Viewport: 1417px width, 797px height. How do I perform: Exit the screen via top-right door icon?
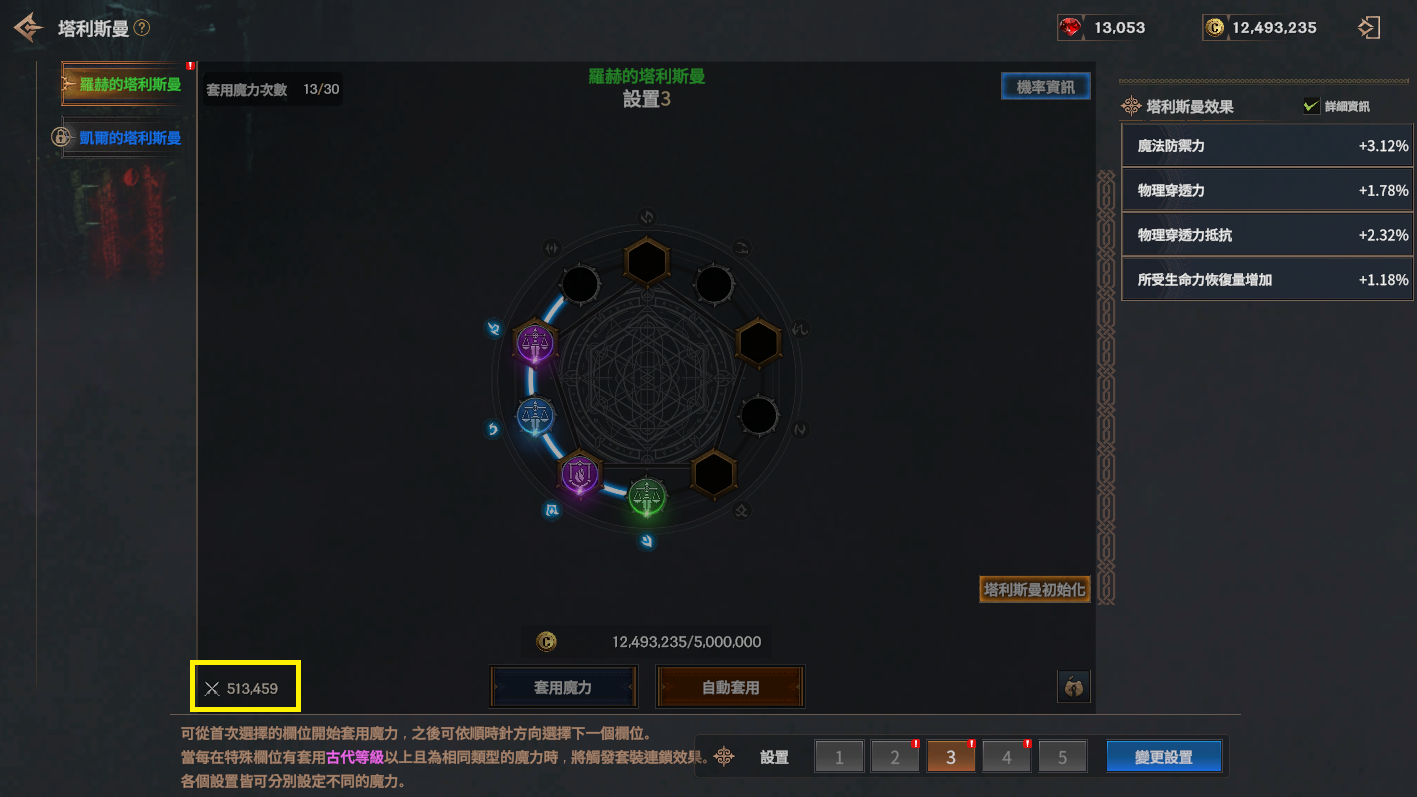(x=1368, y=28)
